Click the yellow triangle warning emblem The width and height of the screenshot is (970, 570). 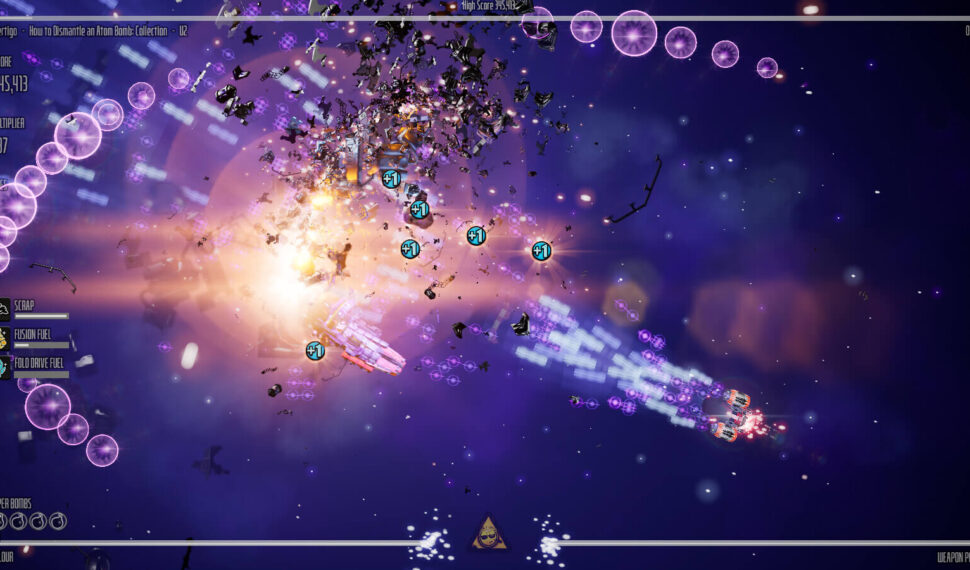[489, 534]
